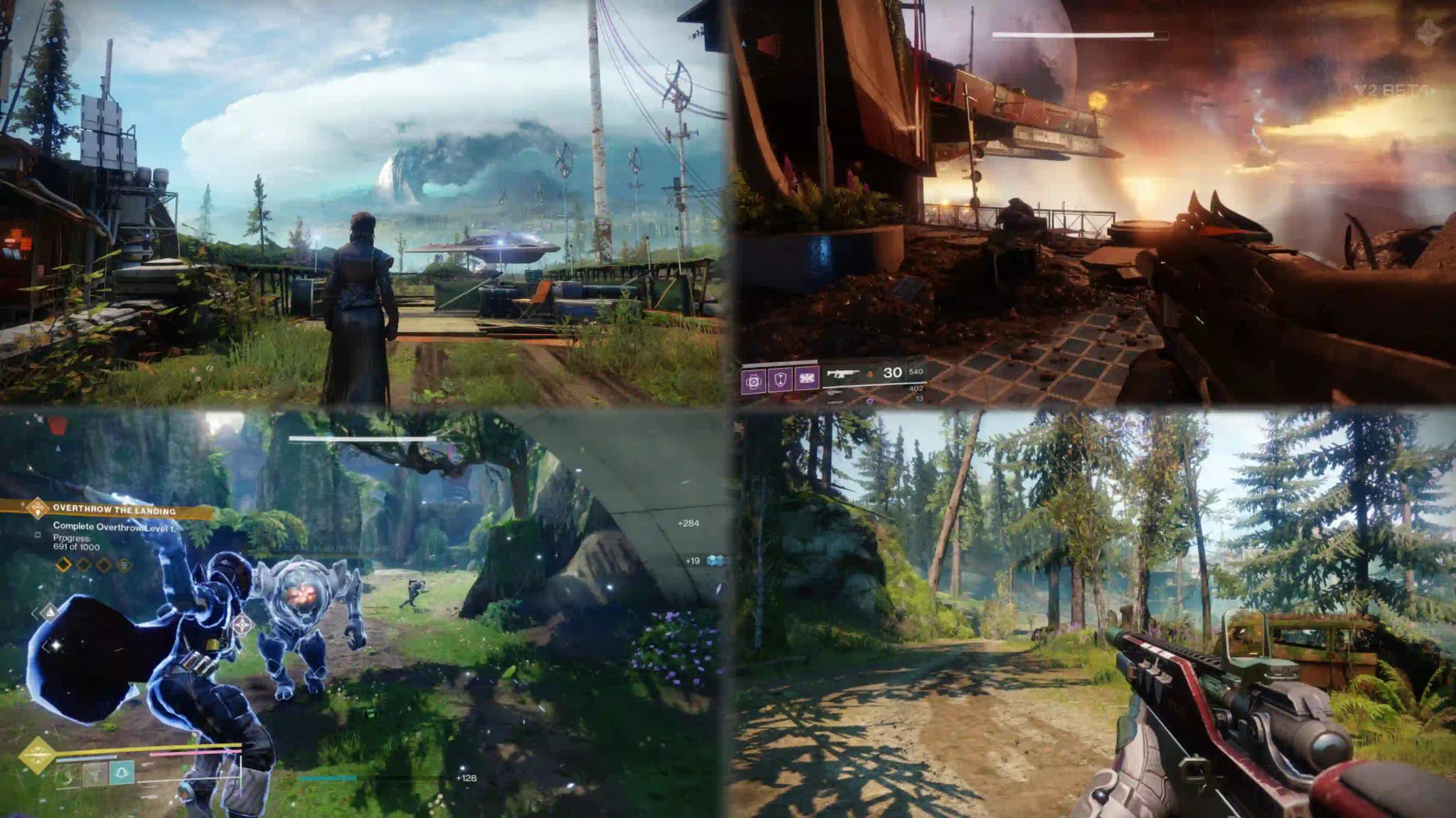This screenshot has width=1456, height=818.
Task: Select the round boss-stage marker after the diamonds
Action: point(124,565)
